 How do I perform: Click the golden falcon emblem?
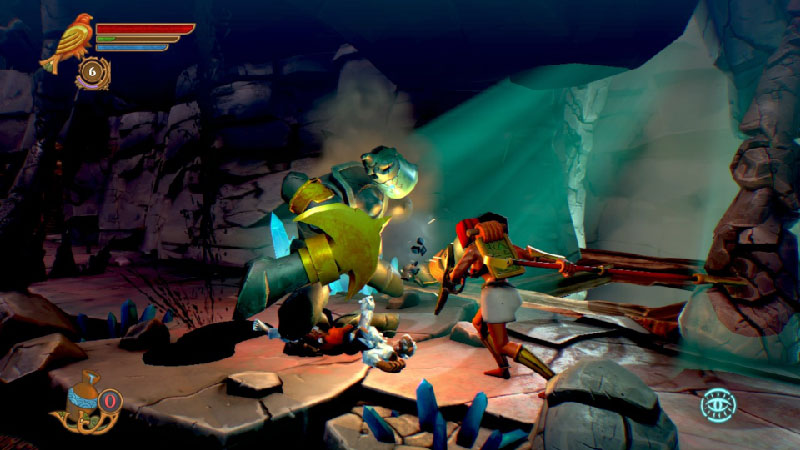pyautogui.click(x=67, y=41)
